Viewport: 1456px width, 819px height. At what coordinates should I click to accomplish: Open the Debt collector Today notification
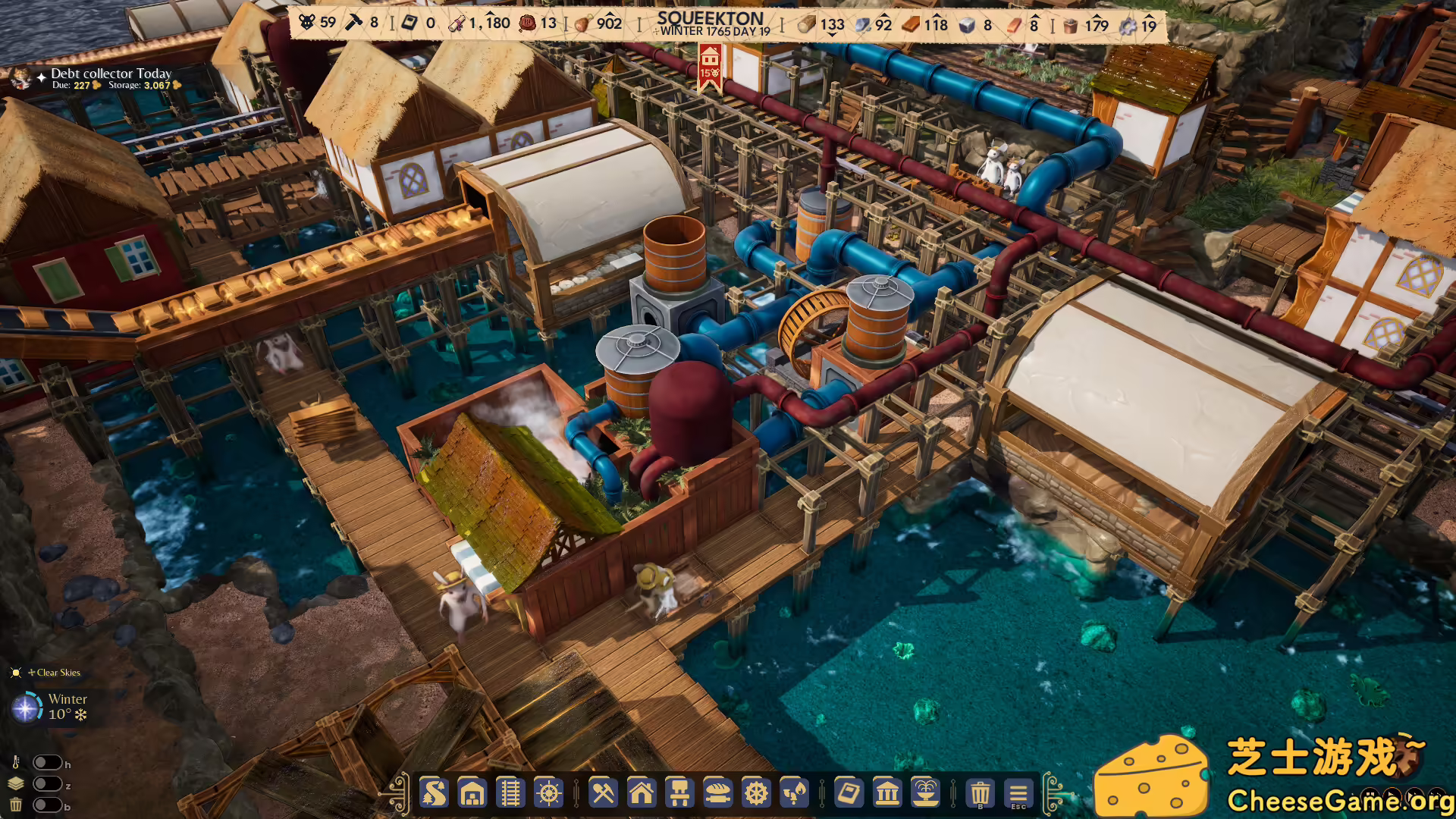(x=111, y=74)
